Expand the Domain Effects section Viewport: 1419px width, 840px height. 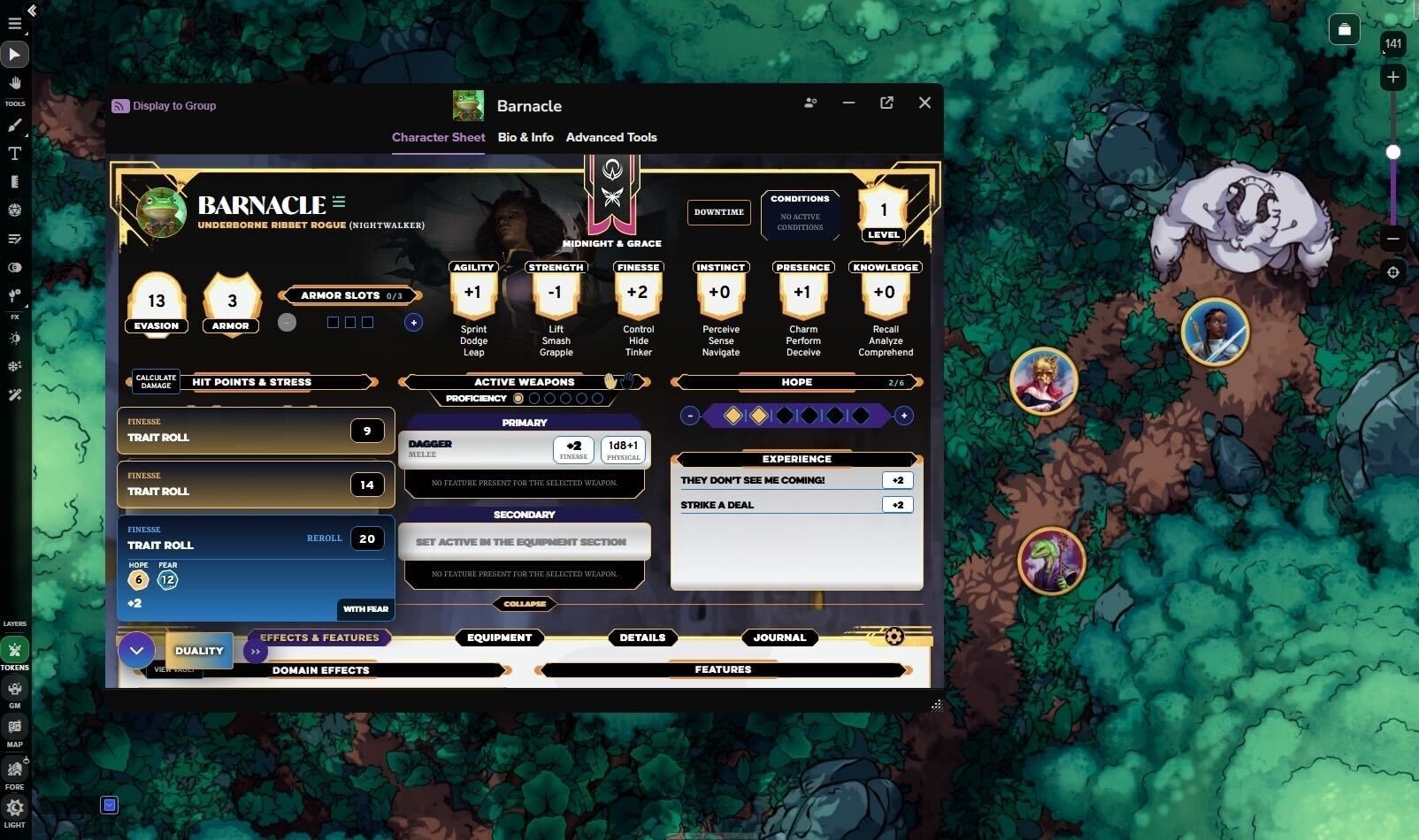click(x=321, y=669)
